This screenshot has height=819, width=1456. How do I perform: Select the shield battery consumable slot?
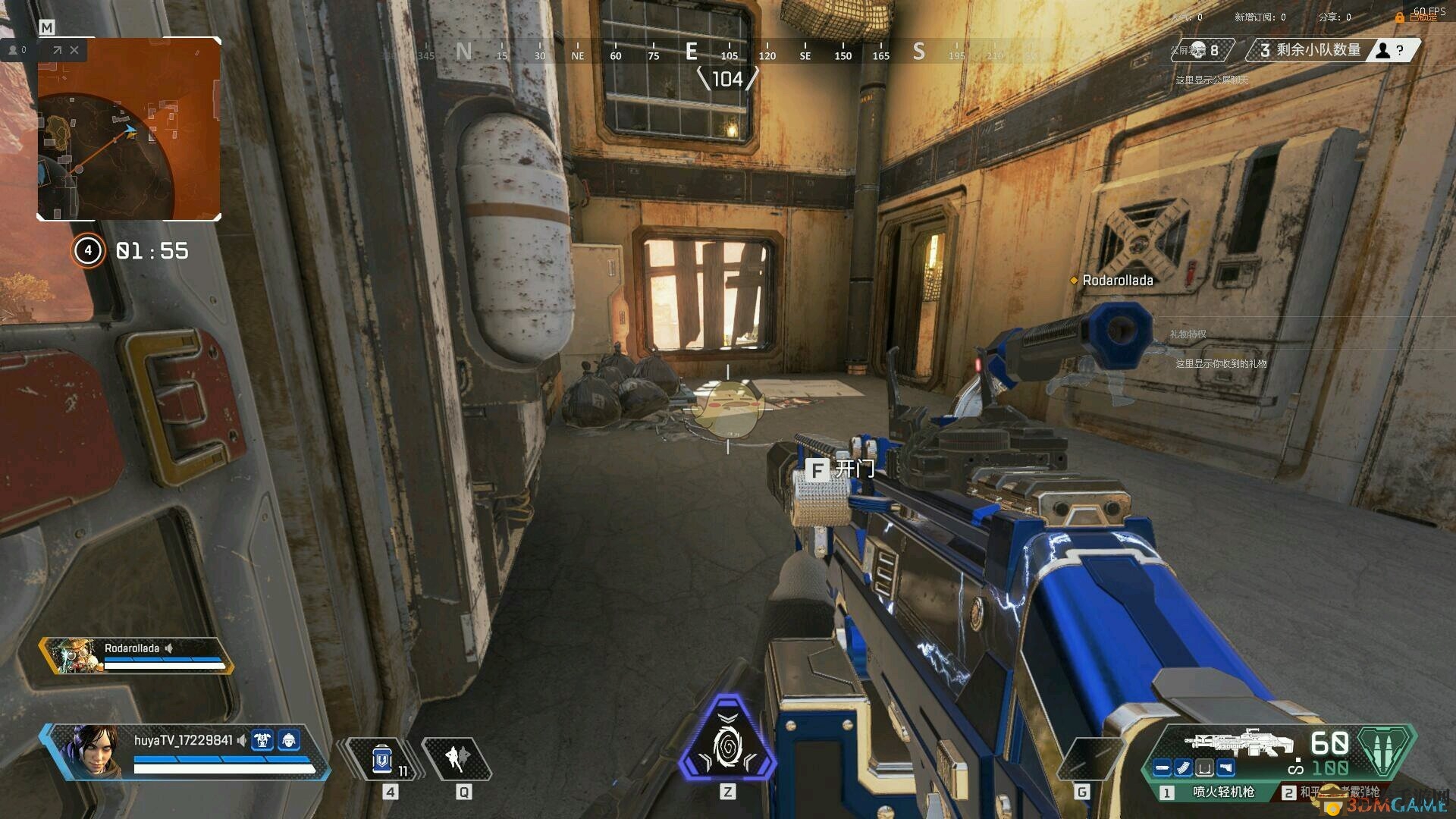pyautogui.click(x=382, y=759)
